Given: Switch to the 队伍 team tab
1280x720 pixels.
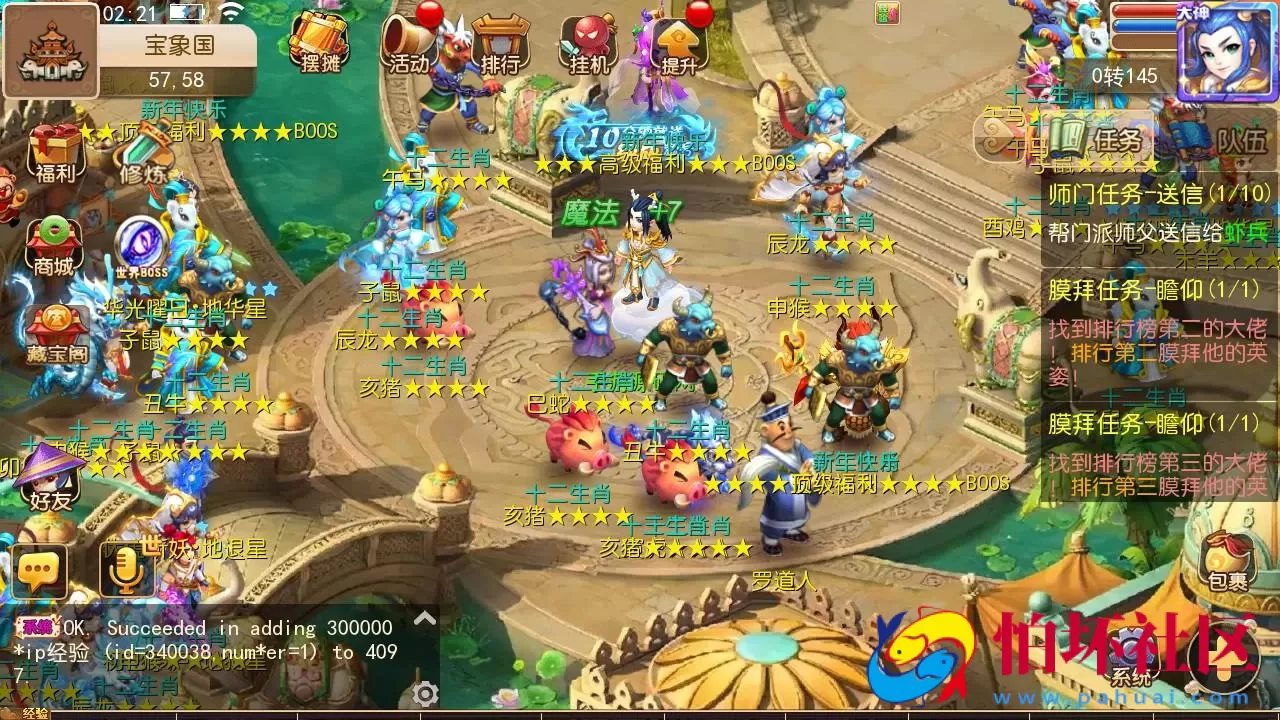Looking at the screenshot, I should pyautogui.click(x=1245, y=140).
